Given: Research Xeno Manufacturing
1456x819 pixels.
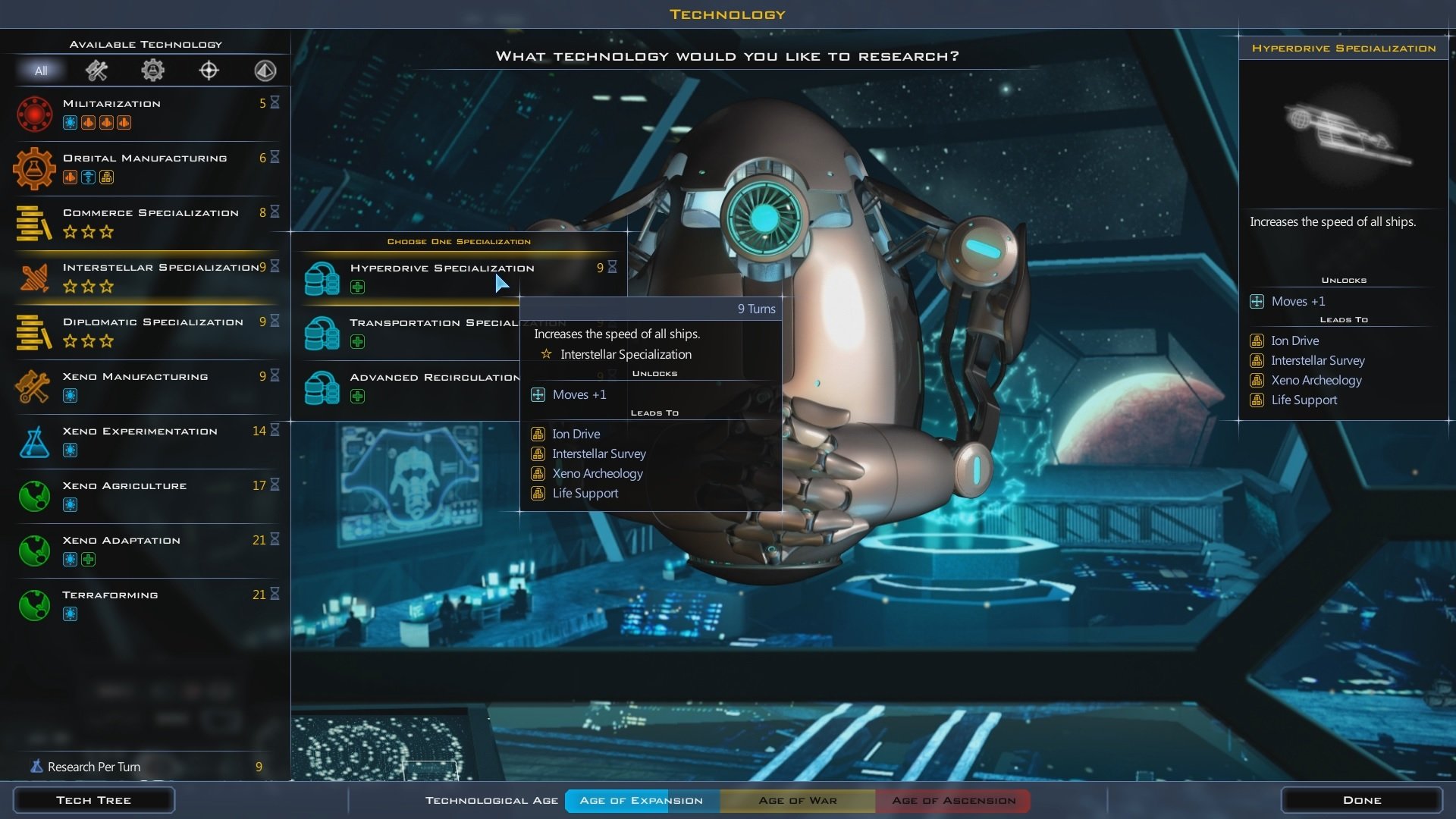Looking at the screenshot, I should click(x=144, y=386).
